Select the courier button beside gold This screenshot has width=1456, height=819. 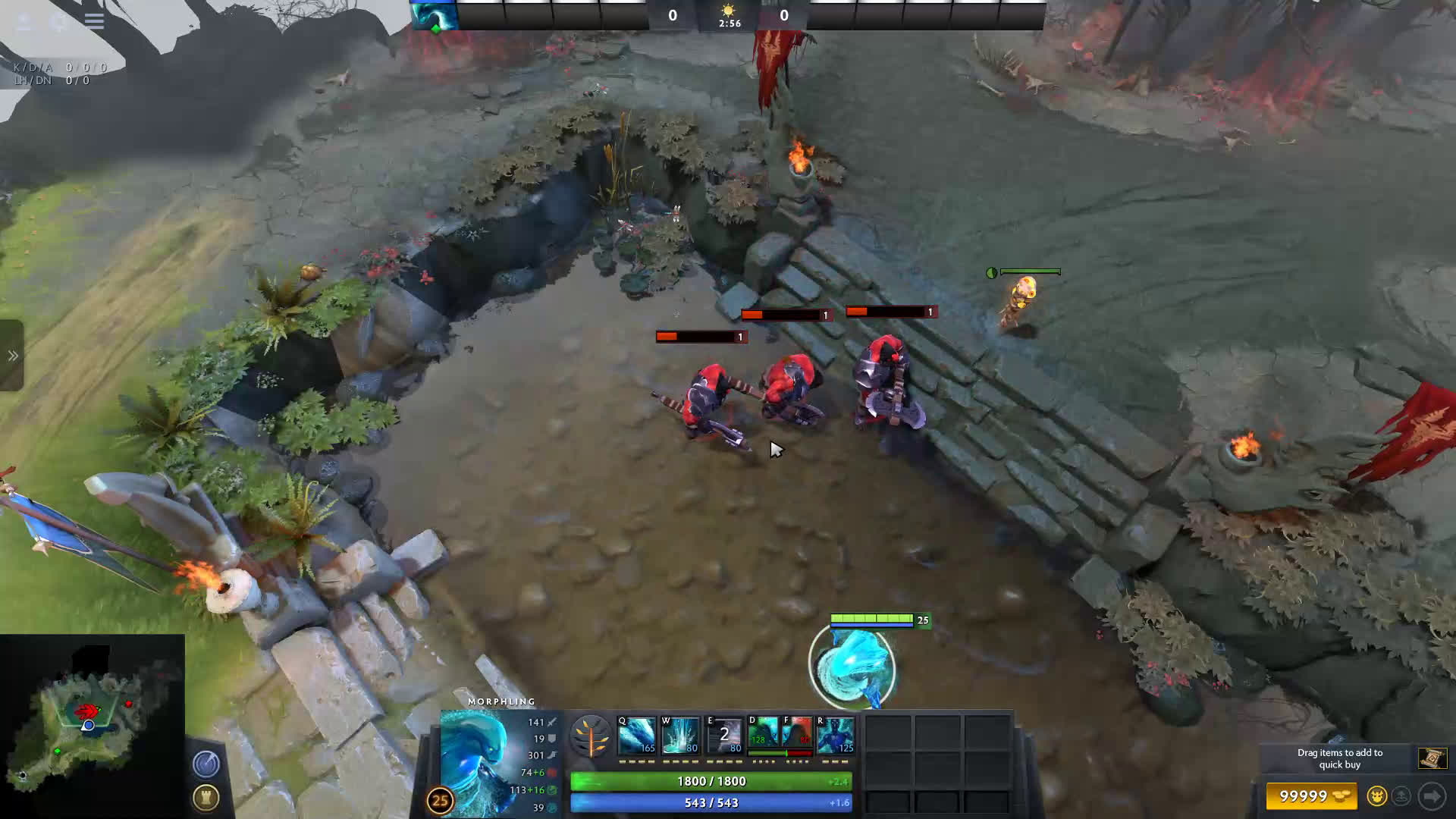(1376, 796)
